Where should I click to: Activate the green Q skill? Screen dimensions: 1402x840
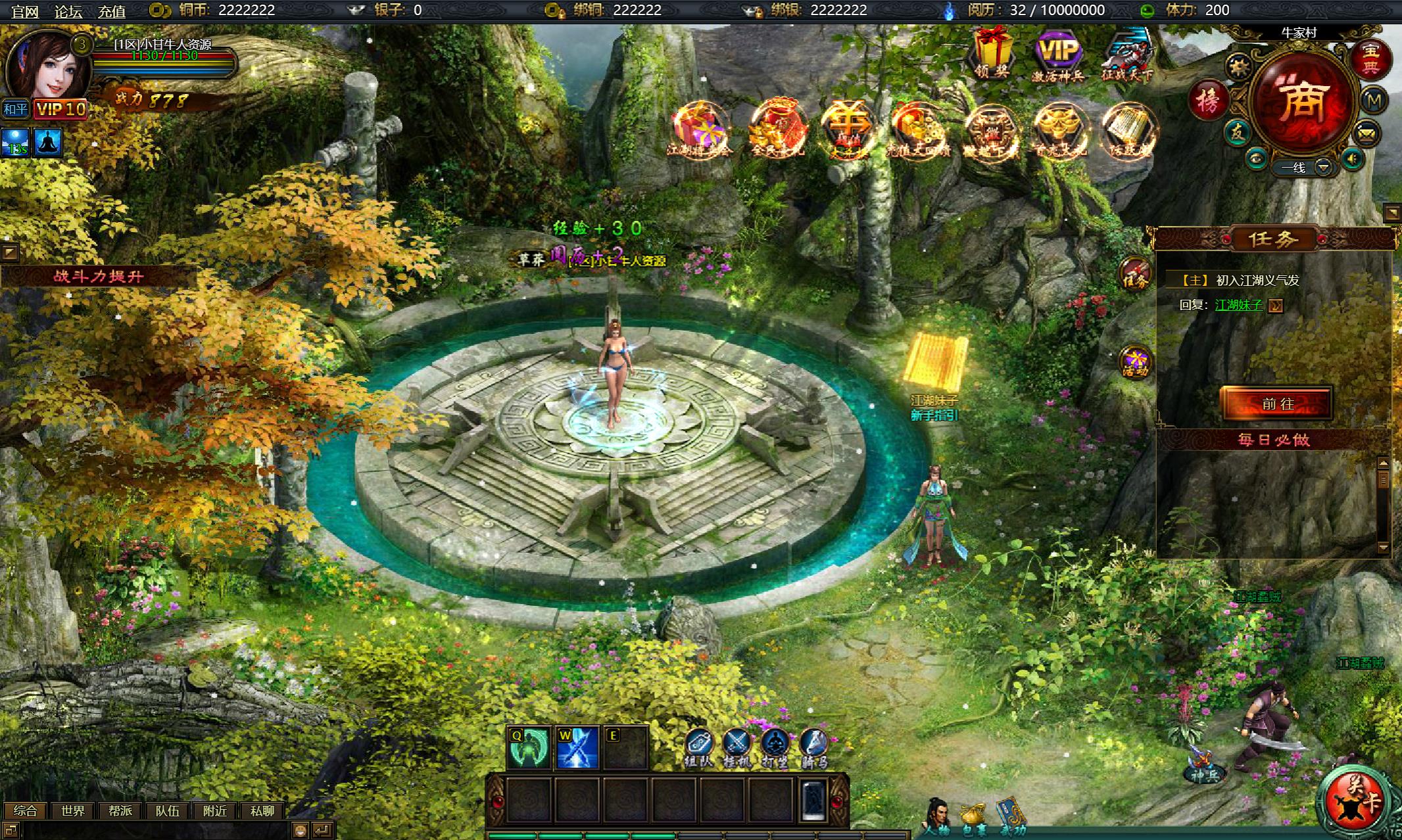[x=529, y=748]
